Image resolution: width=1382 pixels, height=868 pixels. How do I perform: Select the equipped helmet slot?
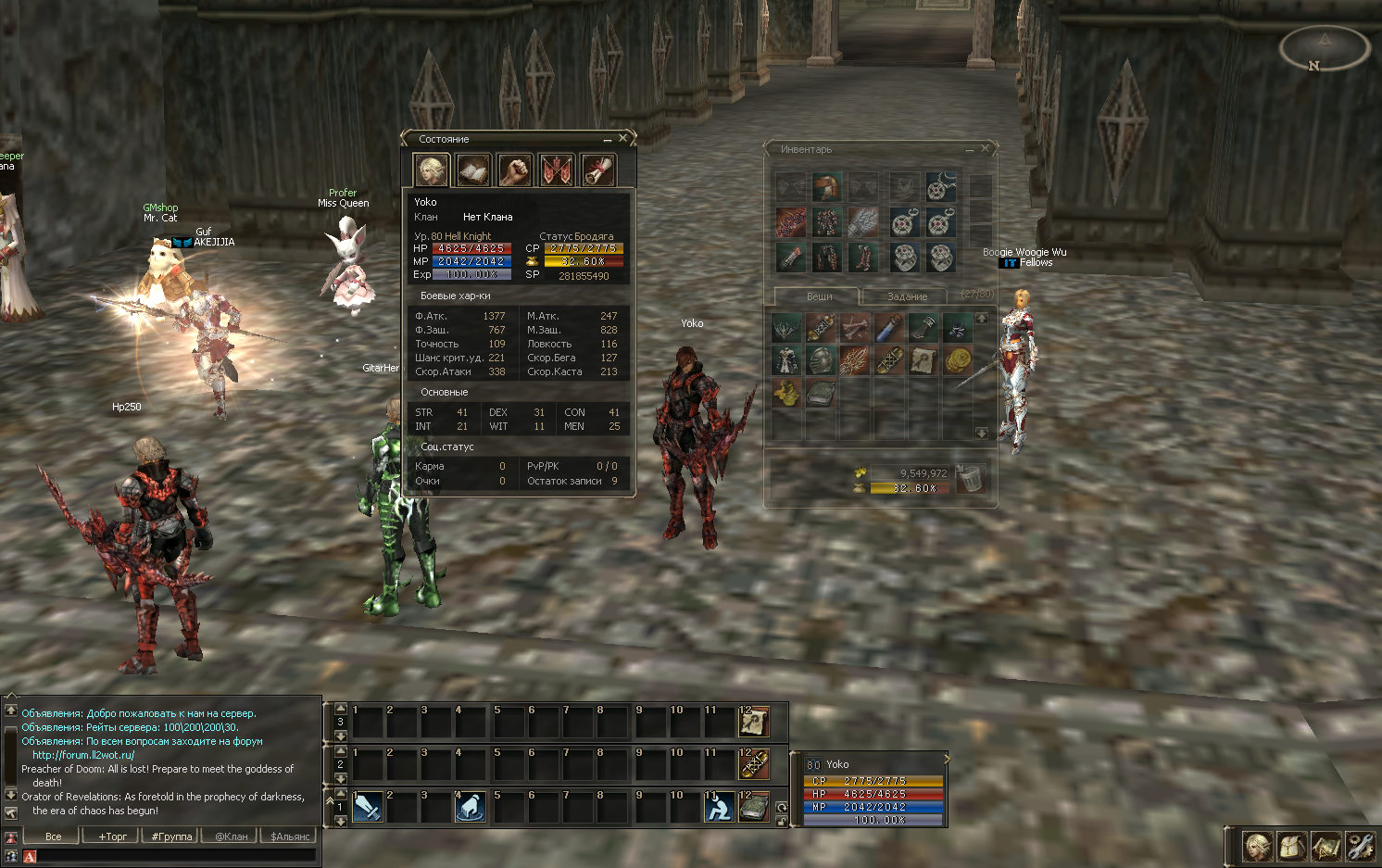point(826,187)
